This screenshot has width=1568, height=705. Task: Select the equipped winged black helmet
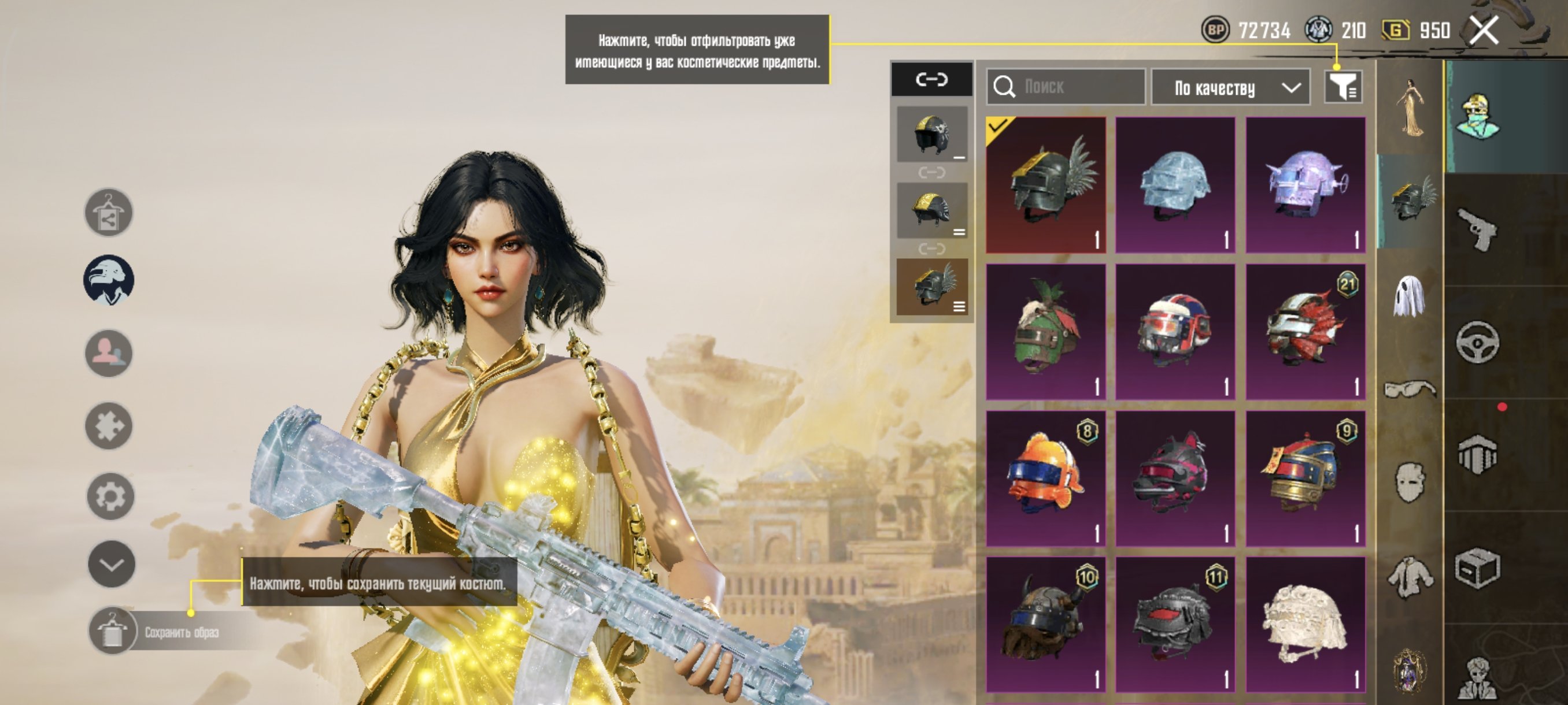[x=1046, y=184]
